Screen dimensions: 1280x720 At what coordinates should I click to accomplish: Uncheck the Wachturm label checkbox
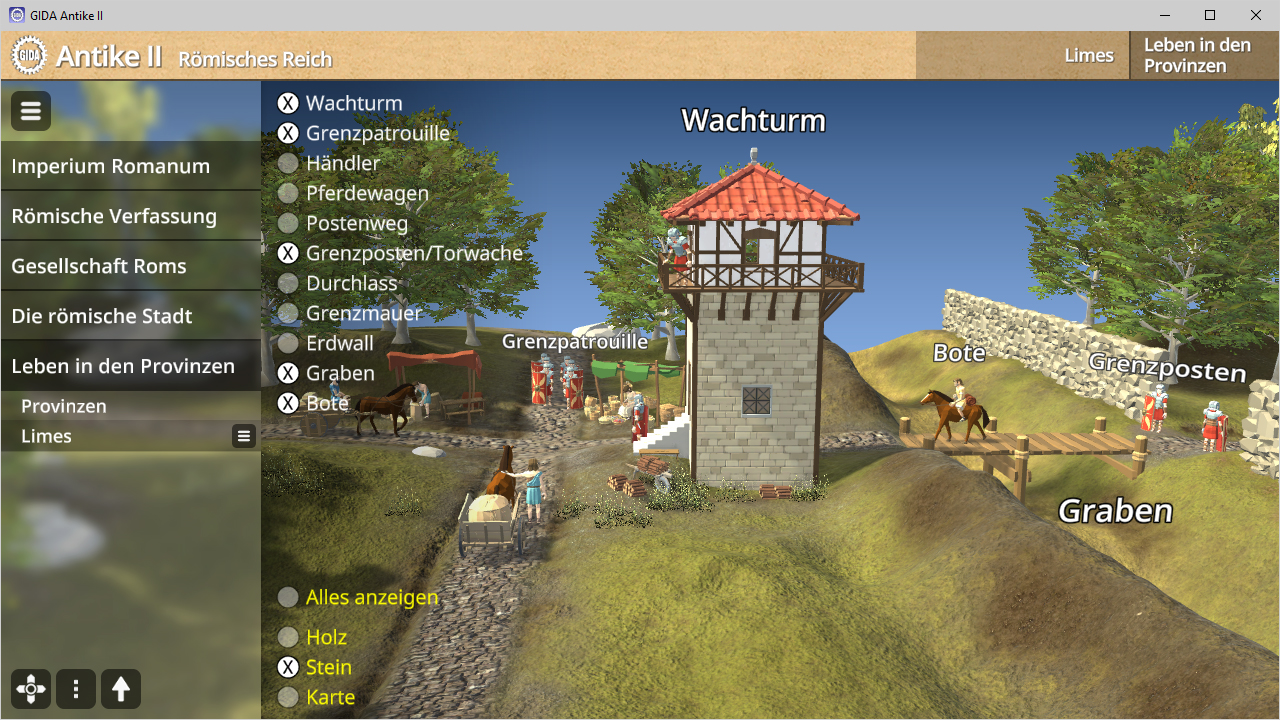(288, 103)
